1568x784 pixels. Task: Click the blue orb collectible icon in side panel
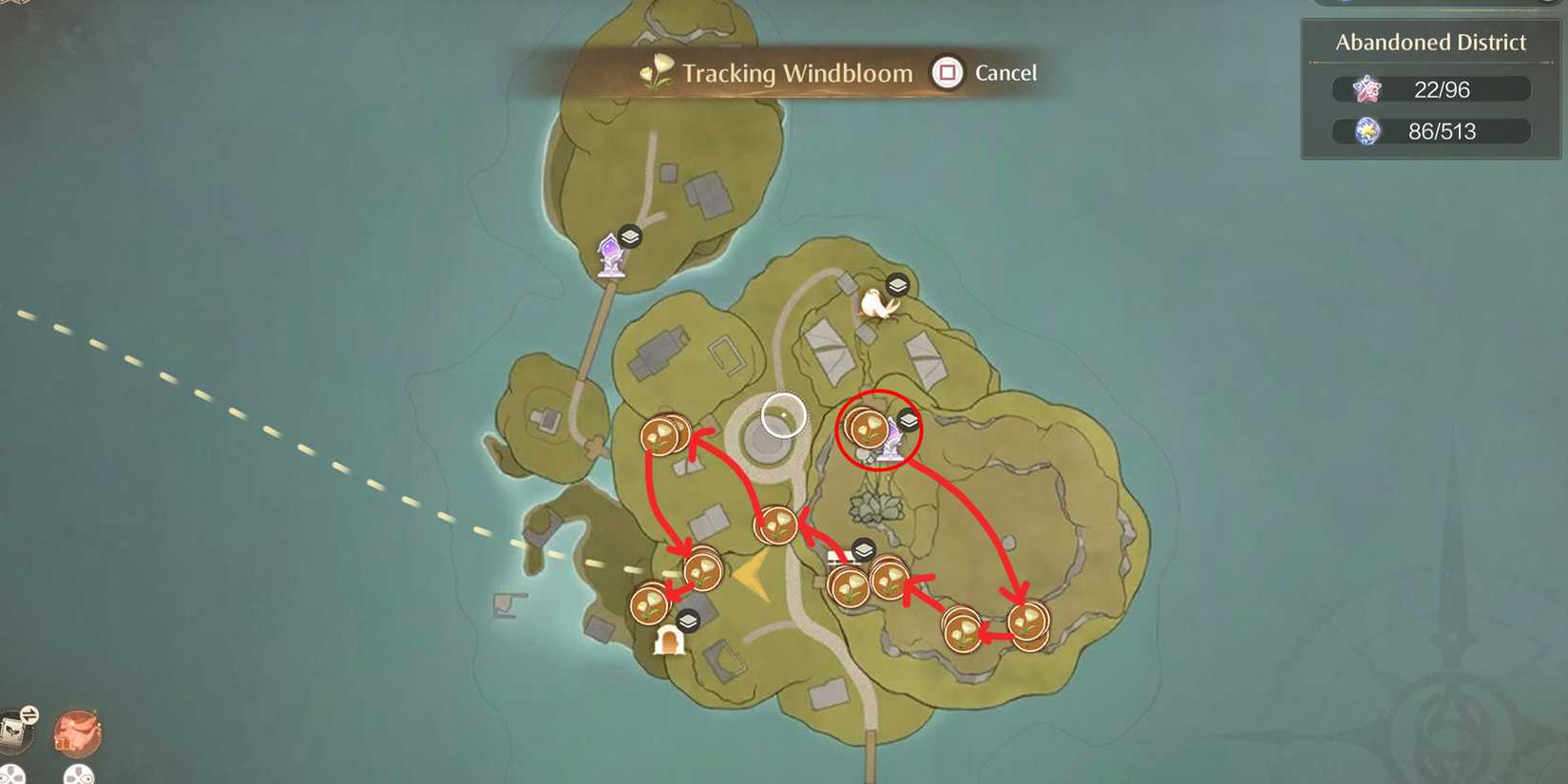tap(1366, 131)
